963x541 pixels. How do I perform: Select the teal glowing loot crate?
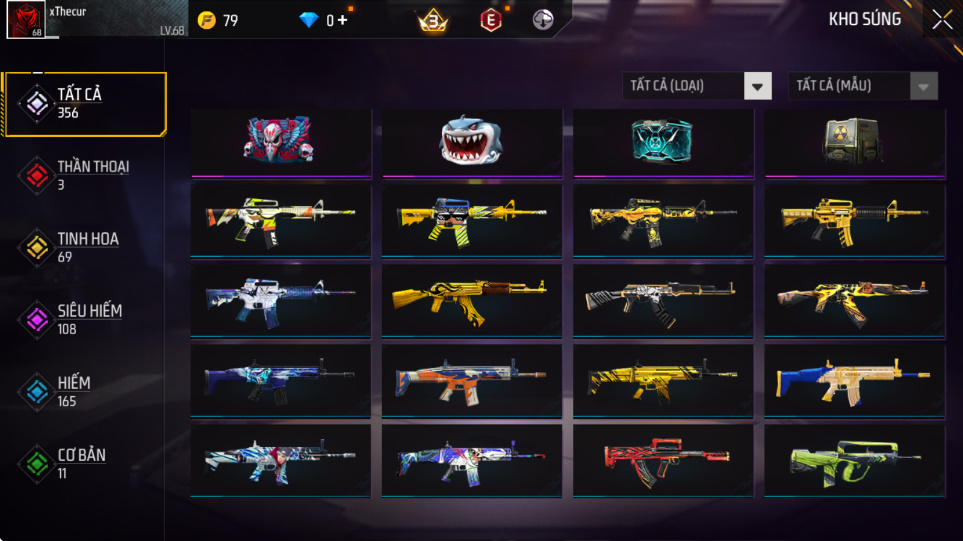[x=662, y=141]
